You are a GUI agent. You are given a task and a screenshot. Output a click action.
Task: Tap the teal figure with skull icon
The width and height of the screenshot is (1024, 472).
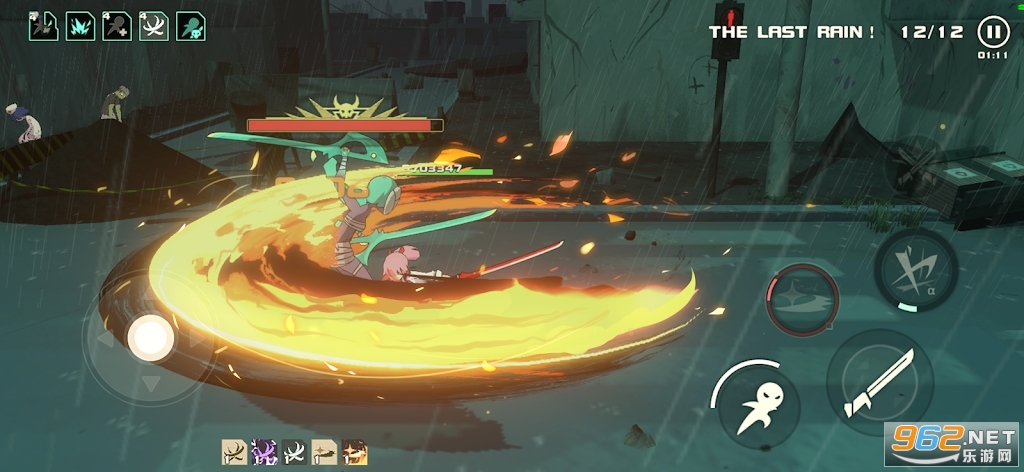point(191,26)
